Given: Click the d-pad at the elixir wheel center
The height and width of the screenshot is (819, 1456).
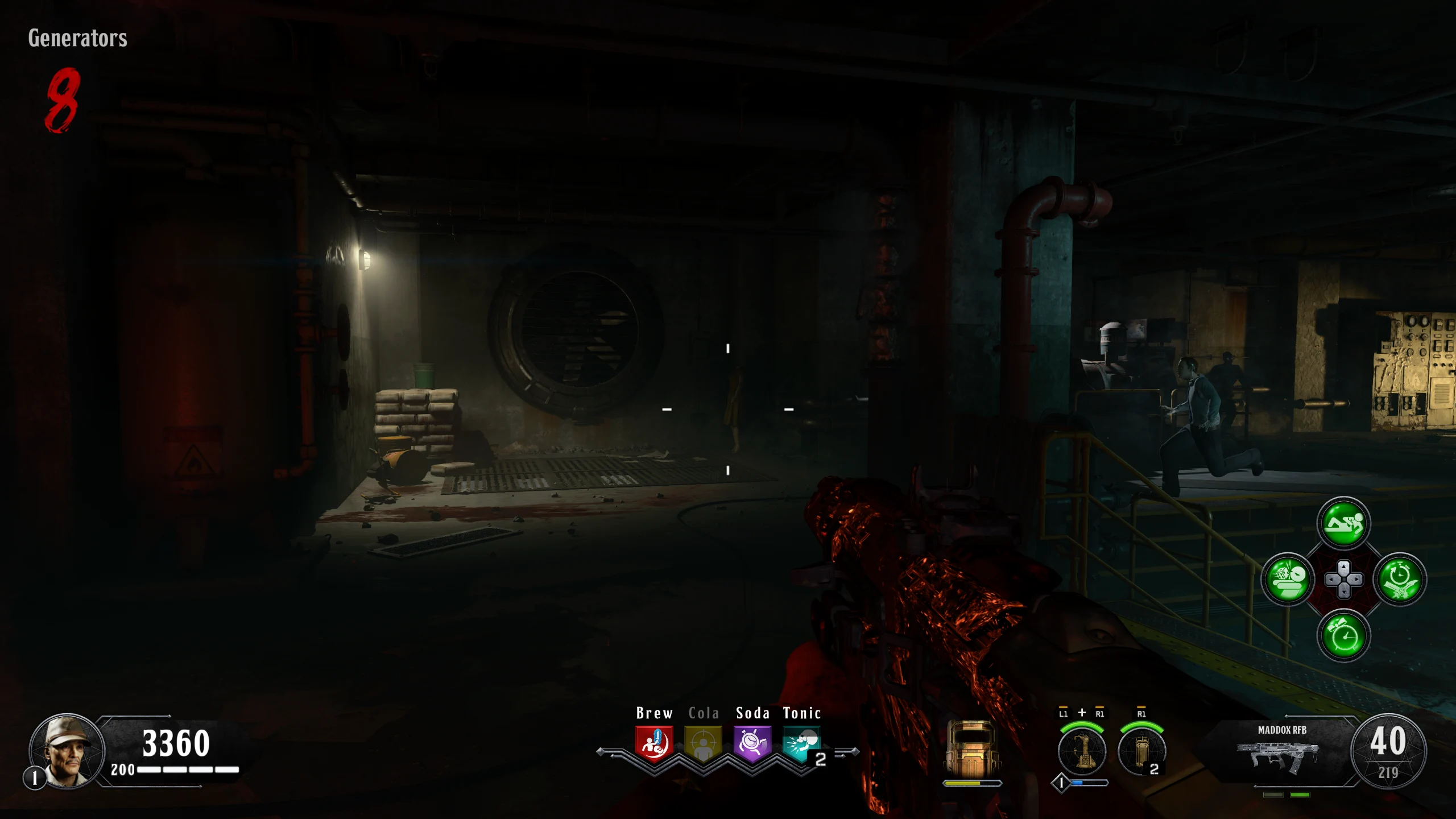Looking at the screenshot, I should 1343,580.
